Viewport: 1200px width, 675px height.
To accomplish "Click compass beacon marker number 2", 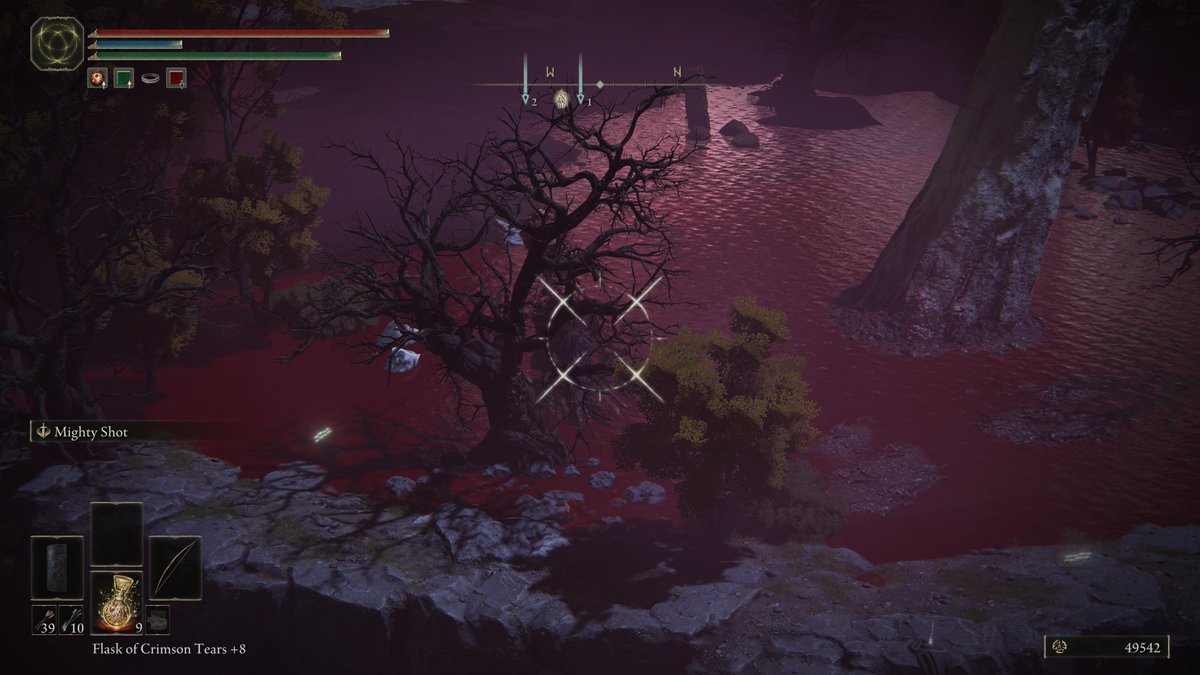I will click(526, 100).
